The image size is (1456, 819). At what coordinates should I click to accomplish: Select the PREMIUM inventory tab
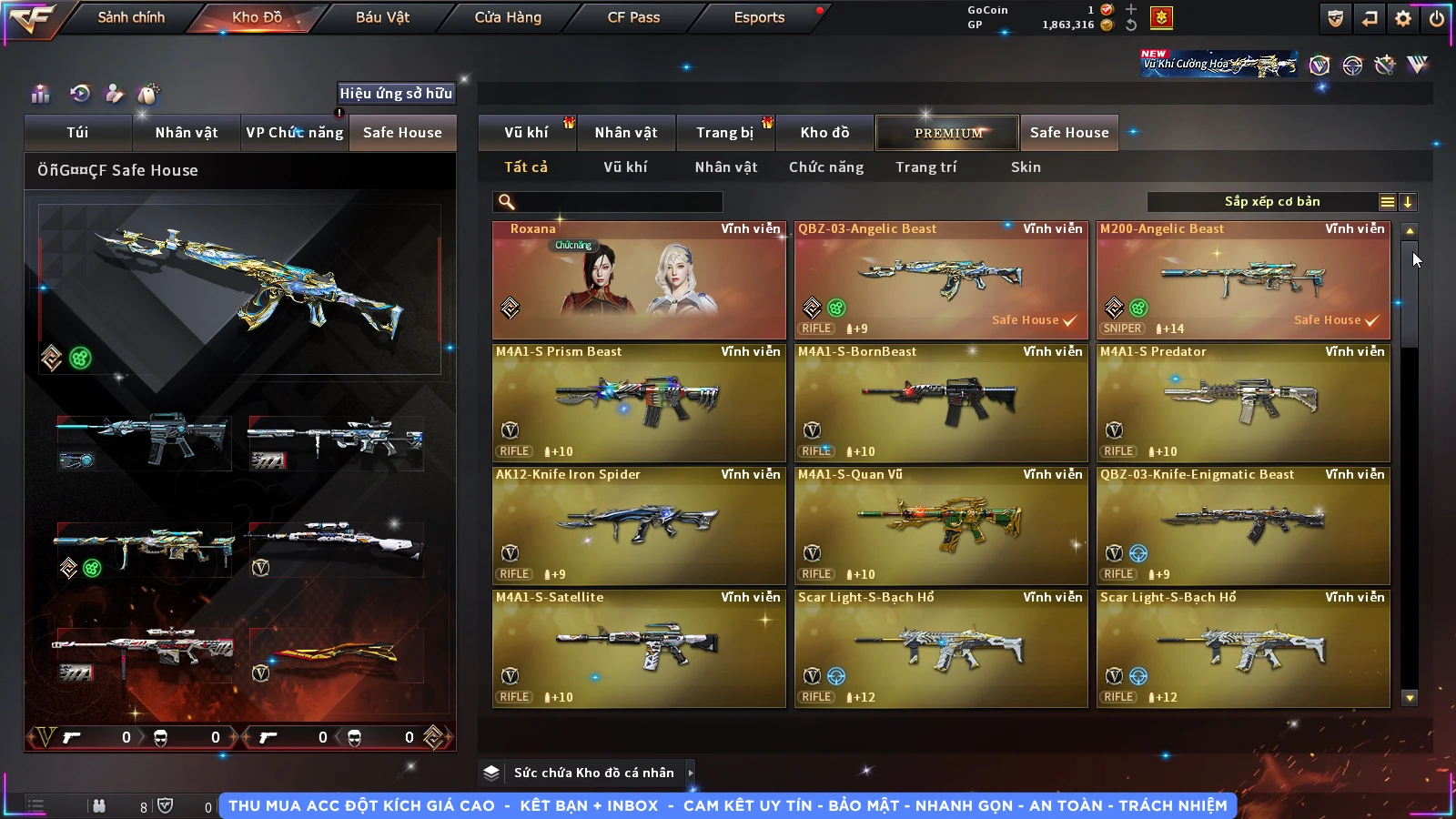tap(947, 133)
